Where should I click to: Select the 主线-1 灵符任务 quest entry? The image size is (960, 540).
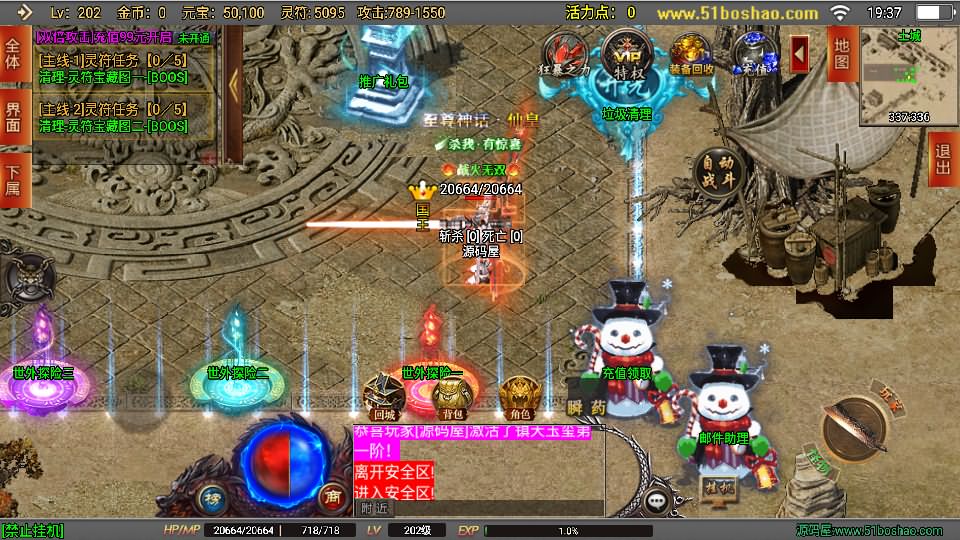pyautogui.click(x=112, y=67)
